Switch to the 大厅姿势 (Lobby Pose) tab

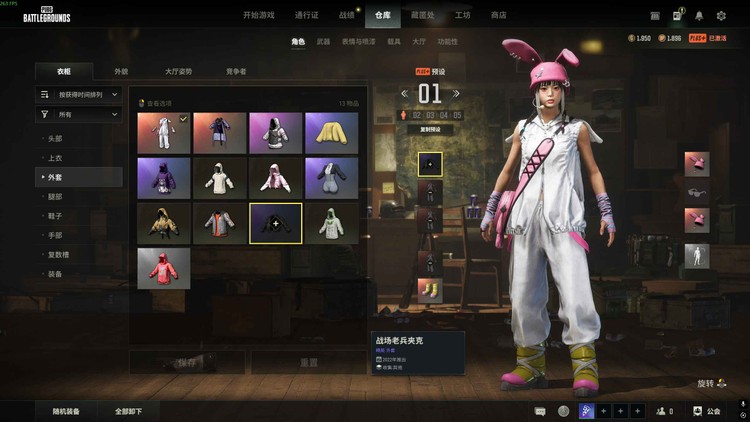pos(179,72)
